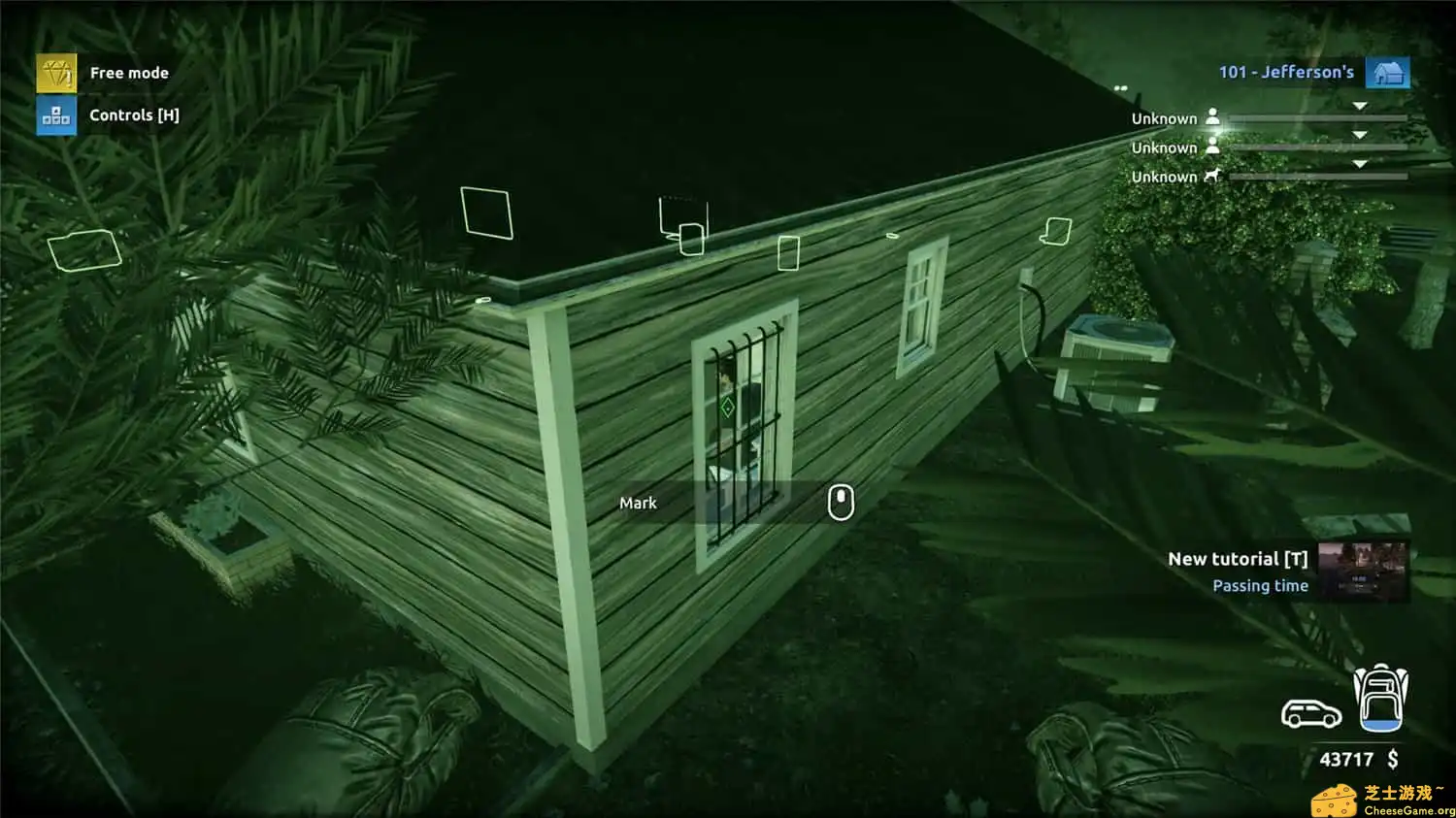Screen dimensions: 1456x818
Task: Select the car icon near the backpack
Action: click(x=1309, y=715)
